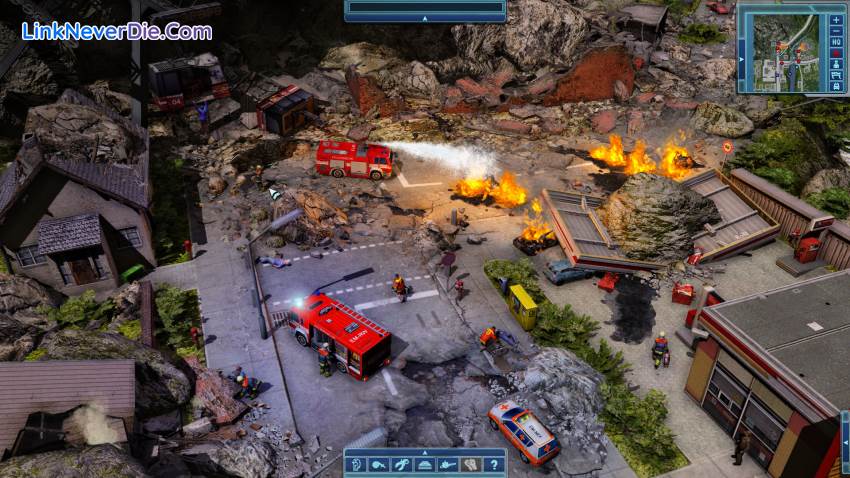Expand the top panel with its arrow

pyautogui.click(x=424, y=18)
